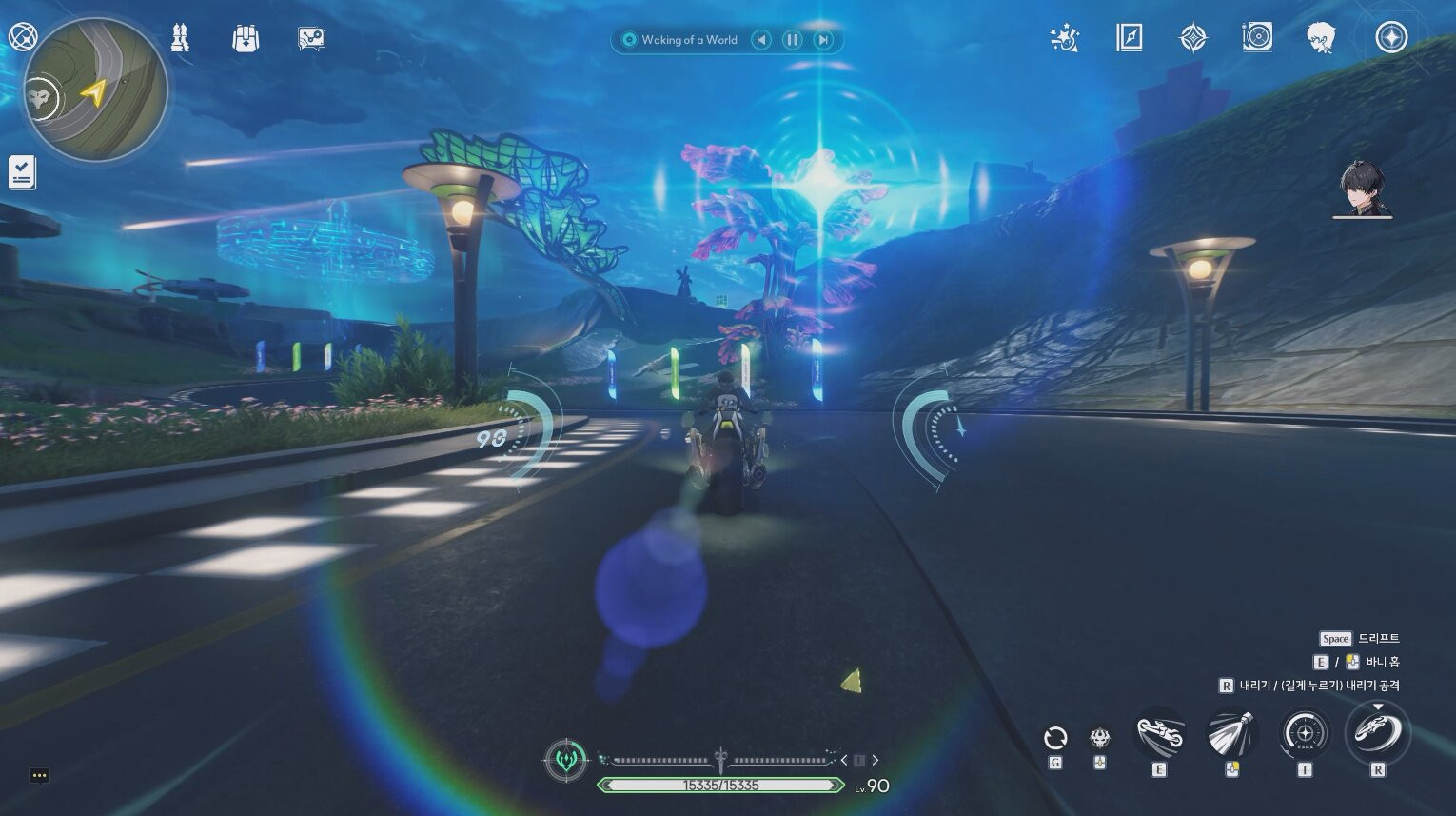This screenshot has height=816, width=1456.
Task: Click the four-point star diamond icon
Action: (x=1193, y=38)
